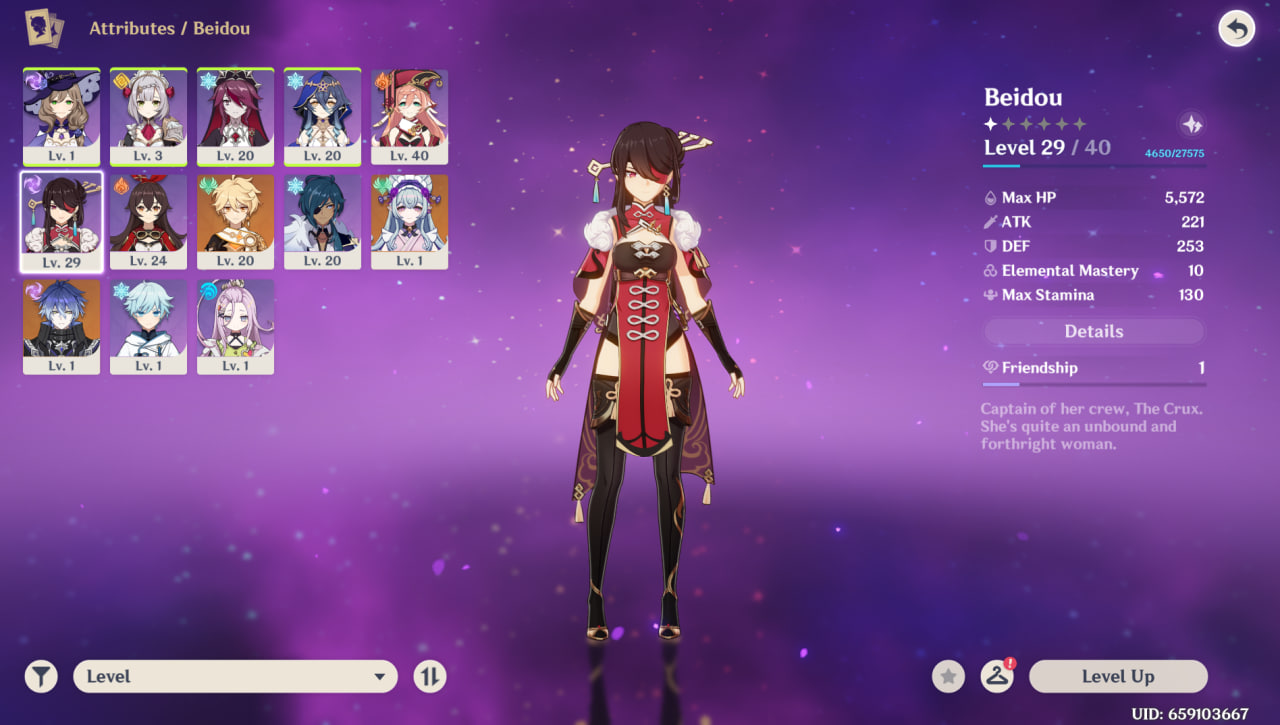Open the outfit hanger button

coord(996,677)
